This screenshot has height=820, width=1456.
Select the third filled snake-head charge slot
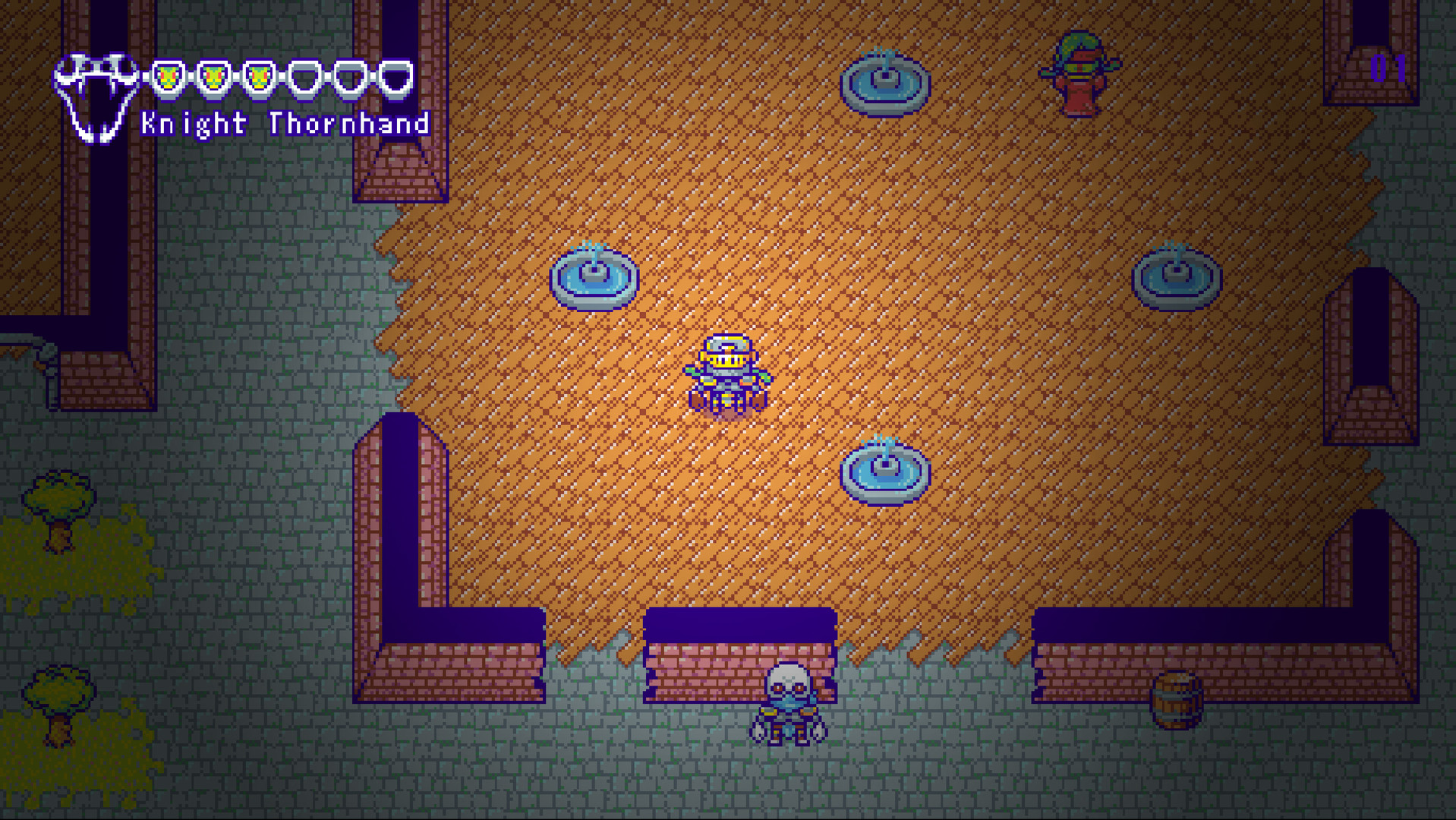click(x=260, y=77)
